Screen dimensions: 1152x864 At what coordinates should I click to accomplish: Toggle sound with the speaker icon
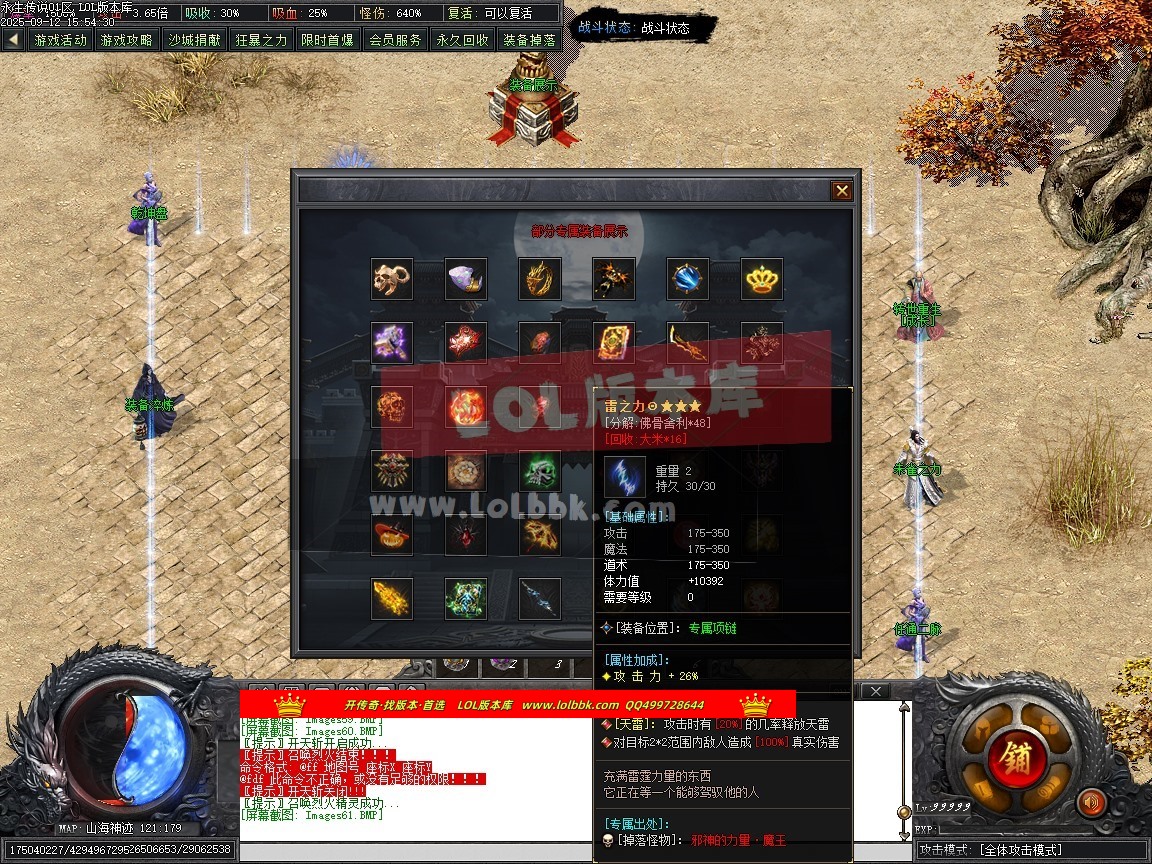pyautogui.click(x=1091, y=802)
